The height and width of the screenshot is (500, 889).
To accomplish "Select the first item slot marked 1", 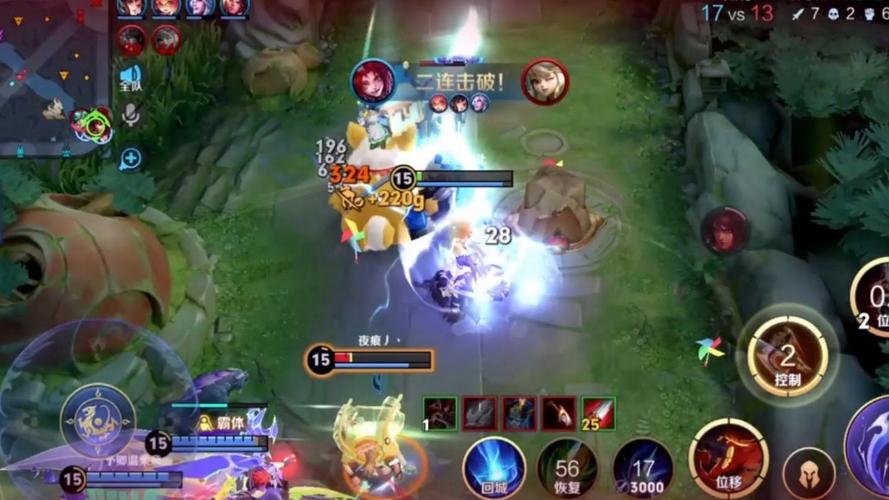I will 439,413.
